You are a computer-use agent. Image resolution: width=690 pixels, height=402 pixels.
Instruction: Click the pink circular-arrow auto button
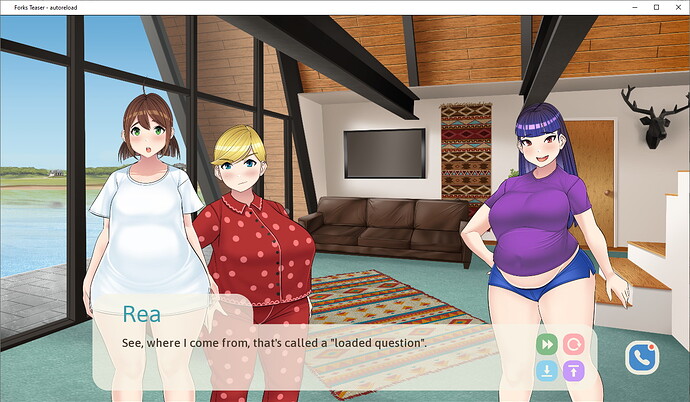click(573, 344)
